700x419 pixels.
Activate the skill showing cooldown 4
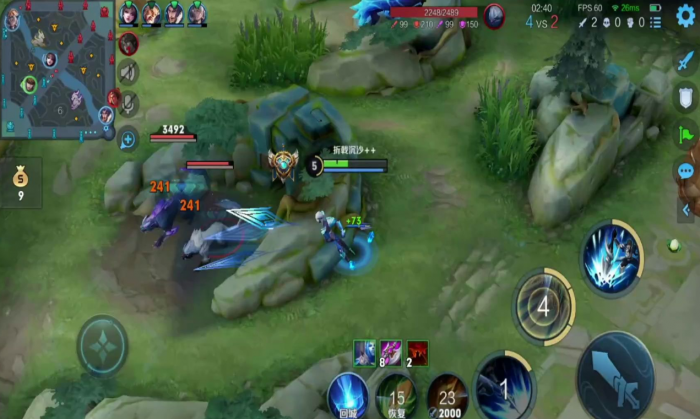click(544, 307)
